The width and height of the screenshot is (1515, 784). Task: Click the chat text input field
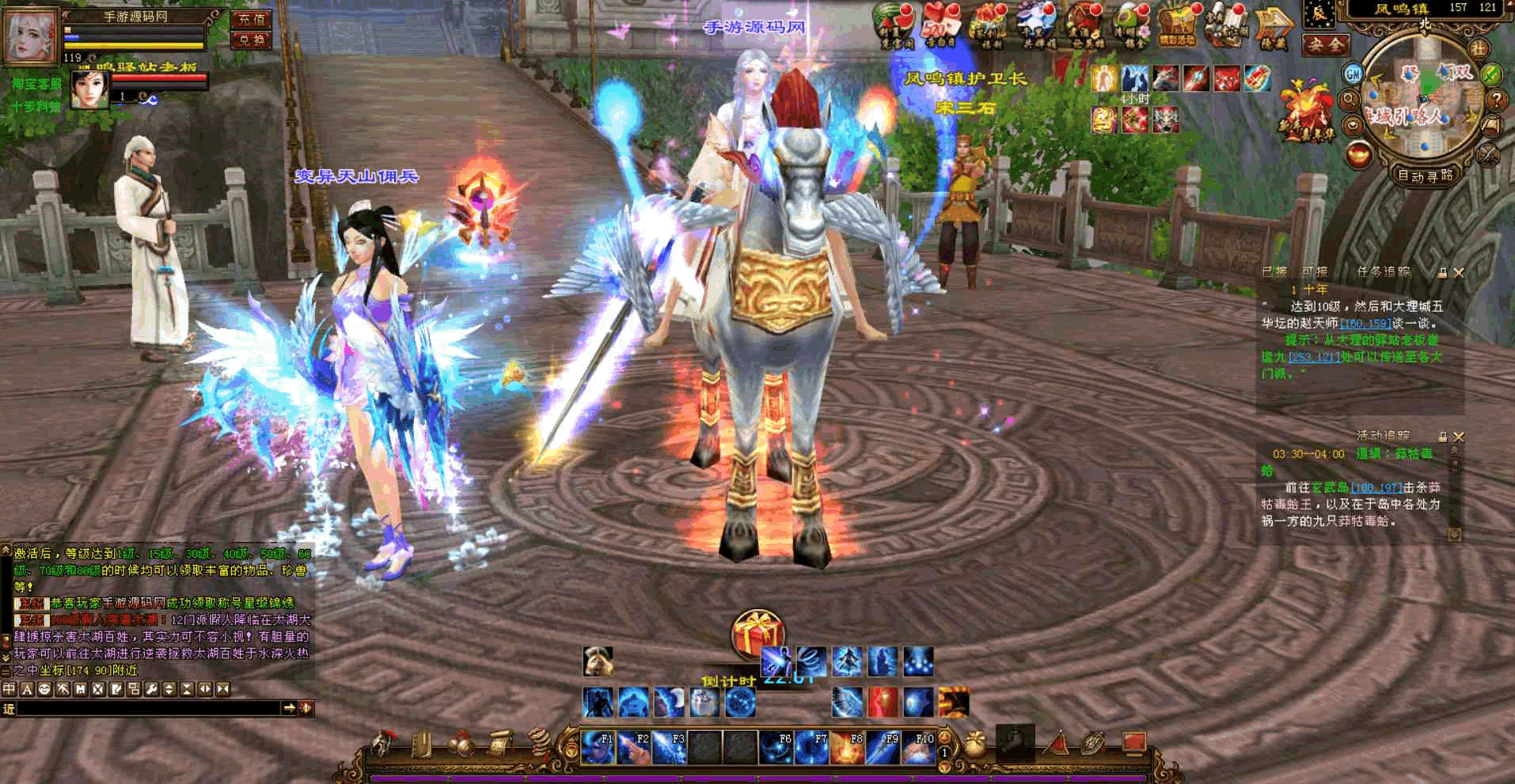149,708
